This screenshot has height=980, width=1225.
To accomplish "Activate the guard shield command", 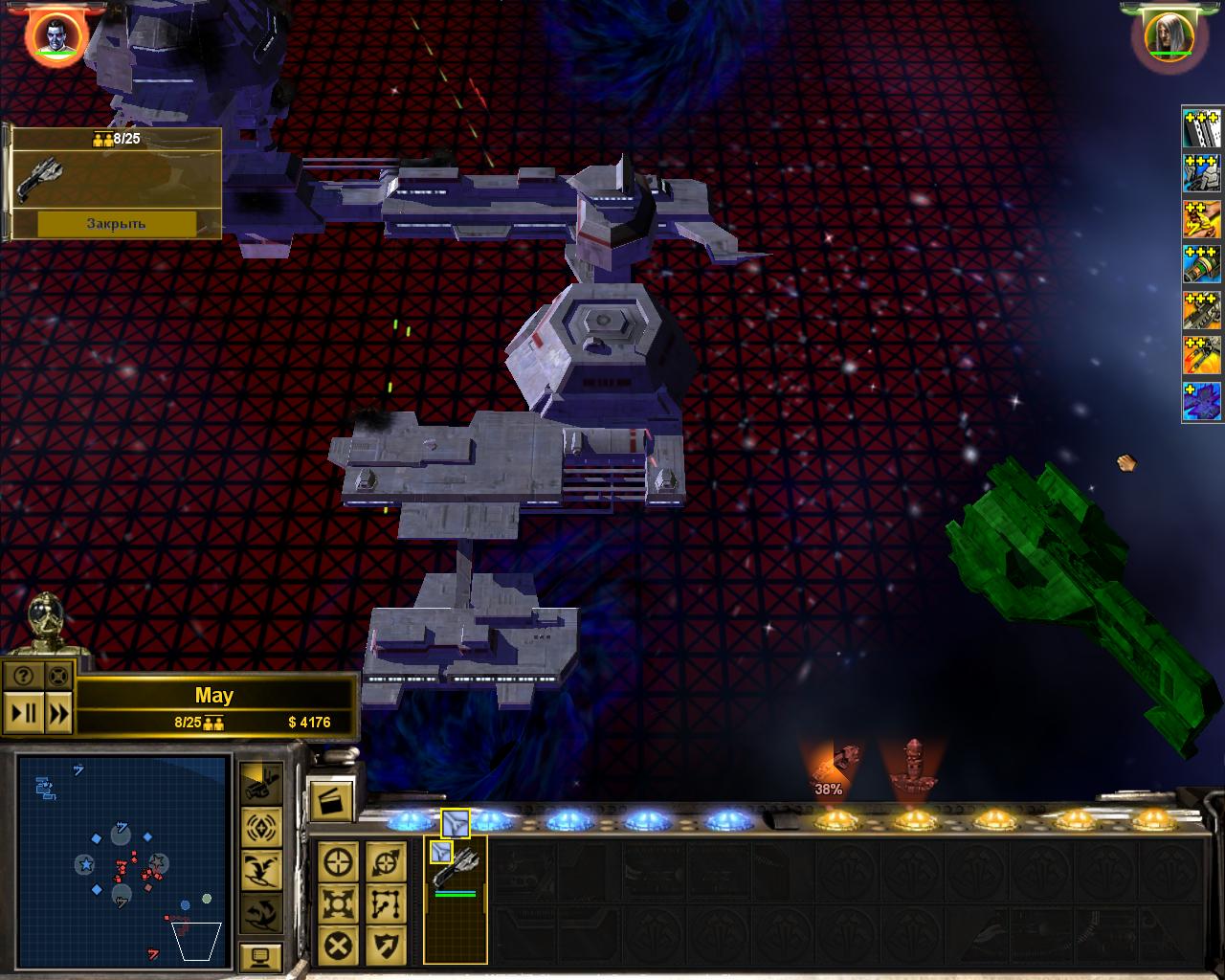I will [386, 946].
